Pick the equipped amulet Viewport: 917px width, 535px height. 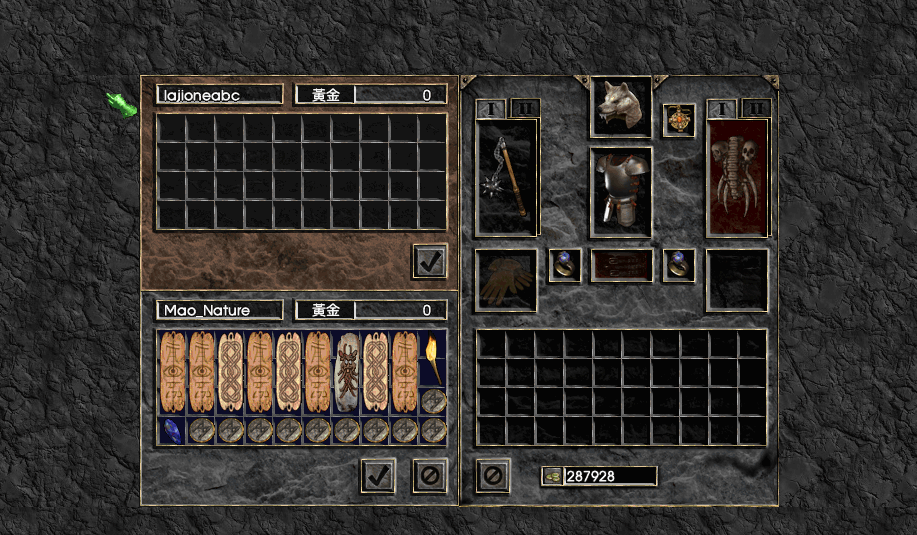tap(679, 120)
